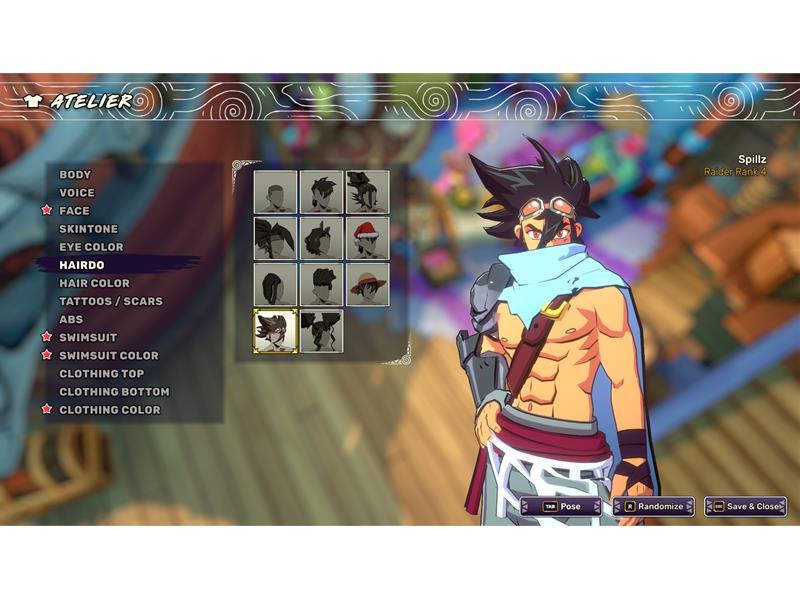Open the Swimsuit Color options

[x=108, y=355]
